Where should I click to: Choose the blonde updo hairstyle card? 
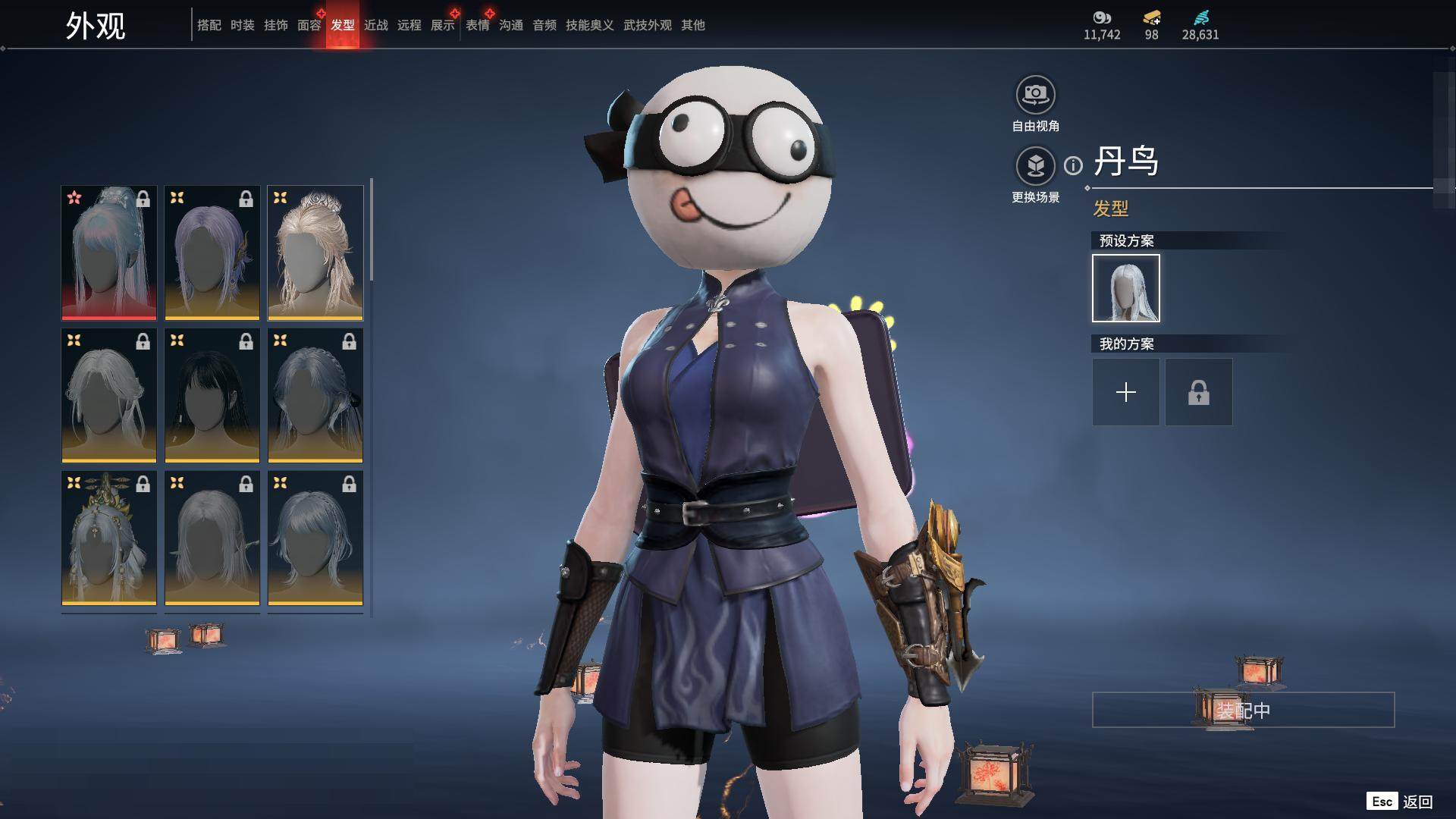(315, 253)
